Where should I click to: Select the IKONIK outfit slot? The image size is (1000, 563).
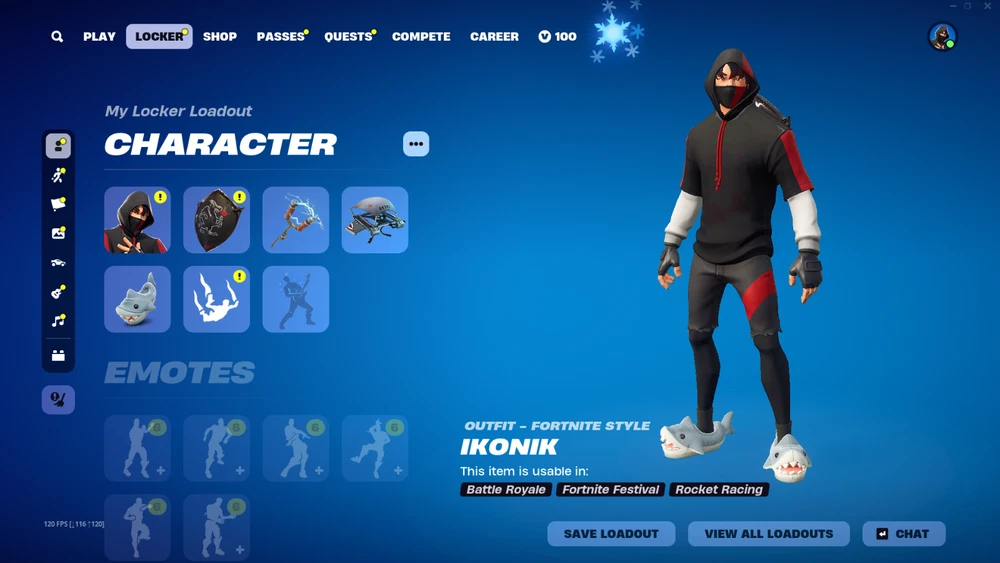tap(137, 220)
